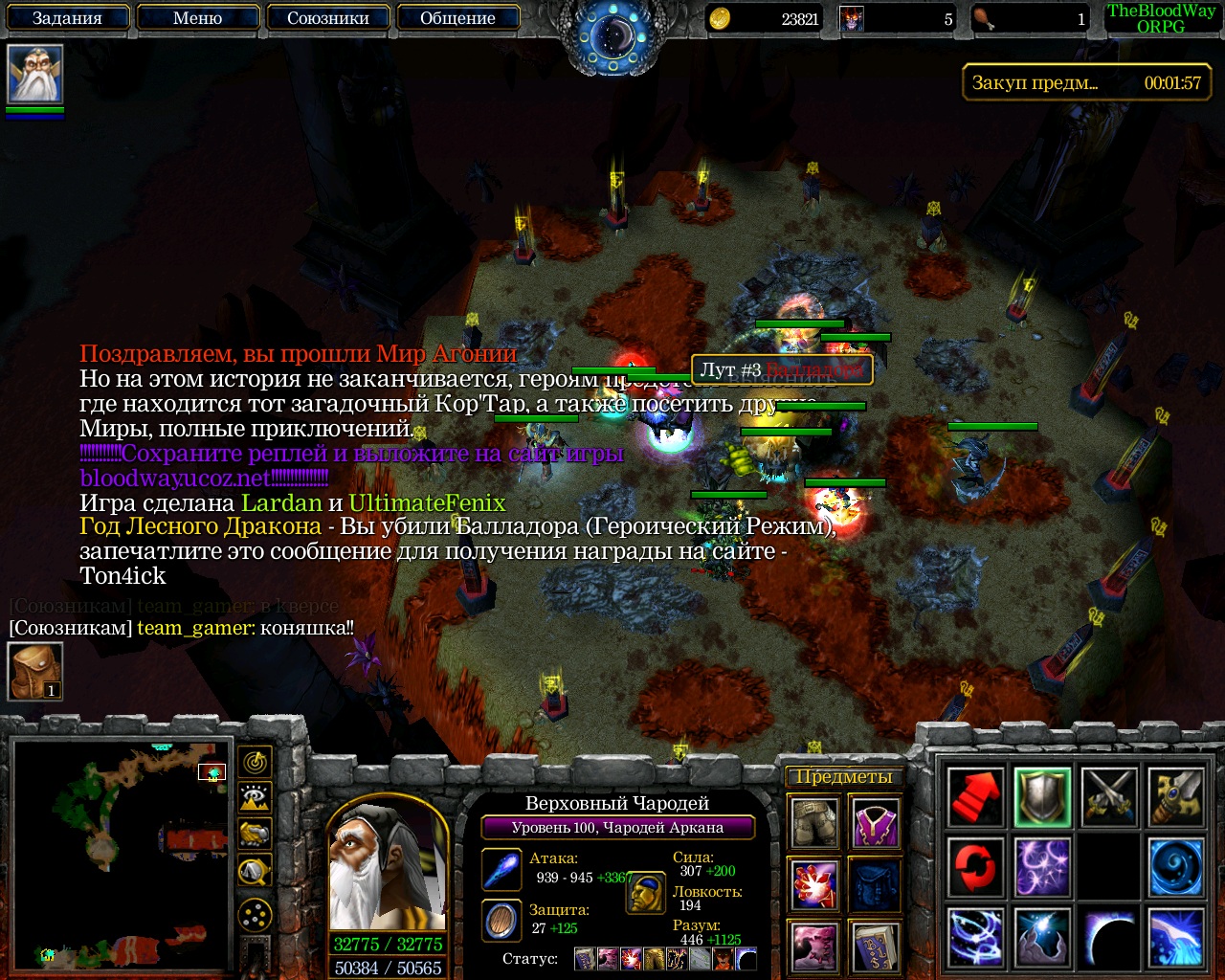Toggle minimap creep camp display button
The width and height of the screenshot is (1225, 980).
click(x=255, y=871)
